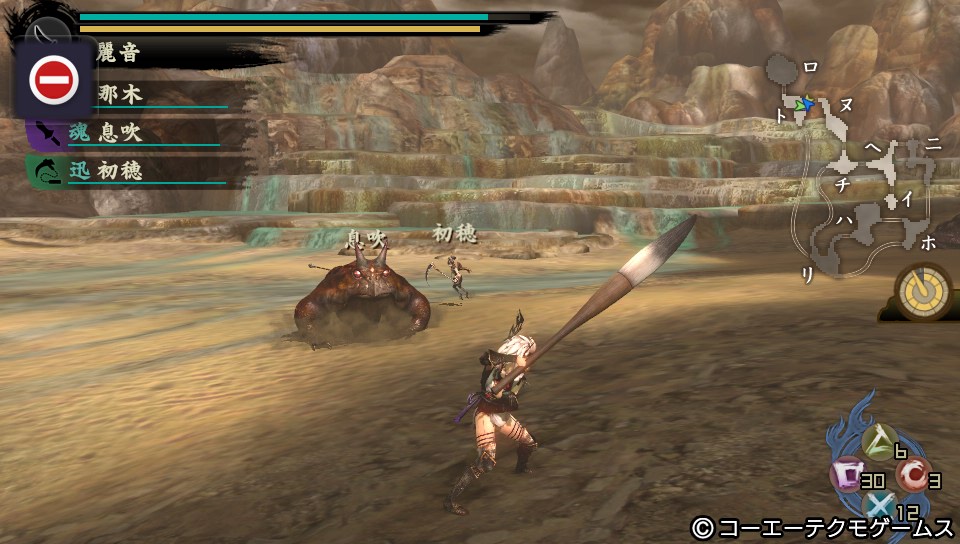Select the purple dagger icon beside 息吹
The height and width of the screenshot is (544, 960).
(46, 132)
